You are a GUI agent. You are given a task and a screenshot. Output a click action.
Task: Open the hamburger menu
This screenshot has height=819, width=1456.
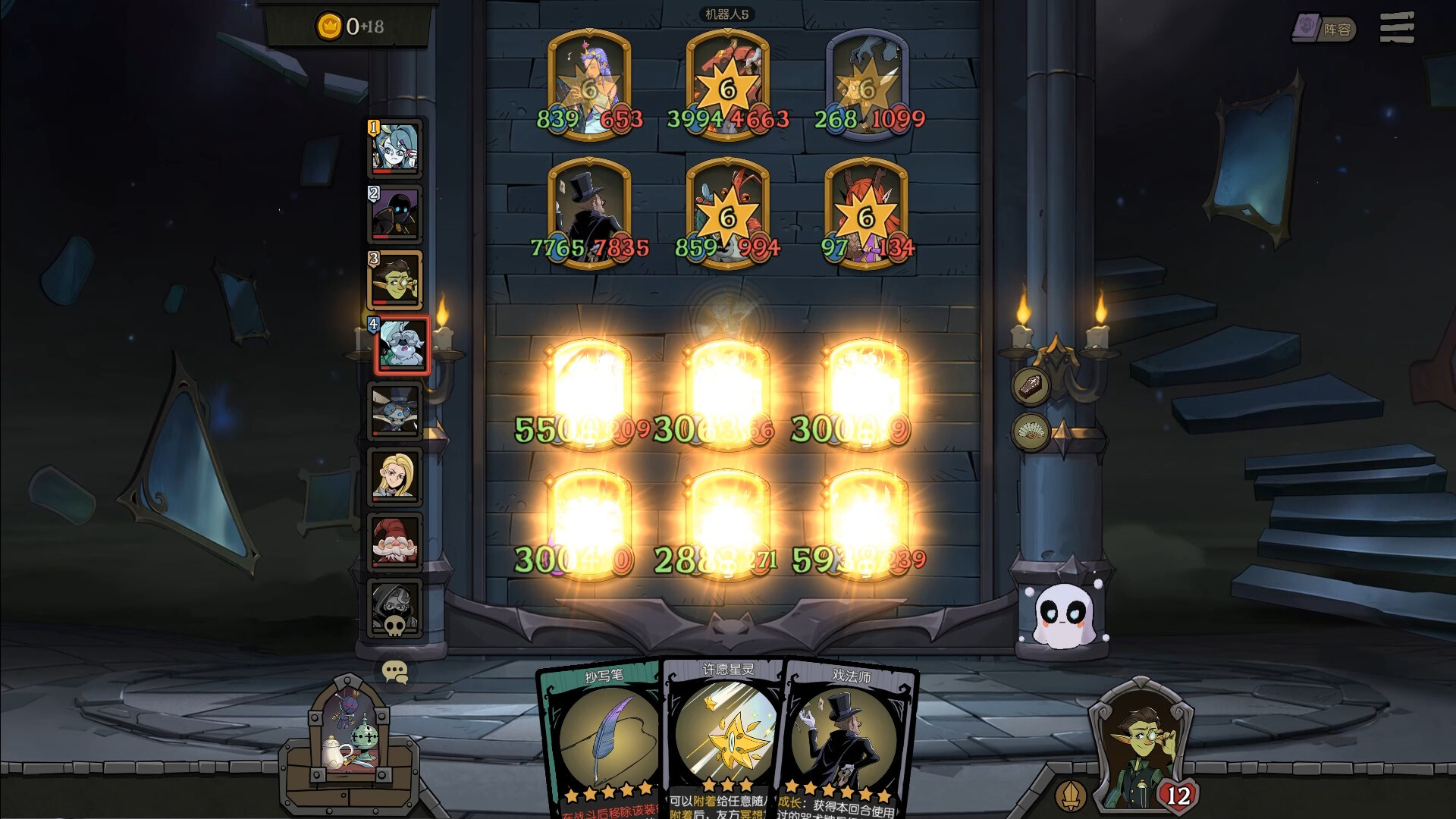coord(1396,28)
